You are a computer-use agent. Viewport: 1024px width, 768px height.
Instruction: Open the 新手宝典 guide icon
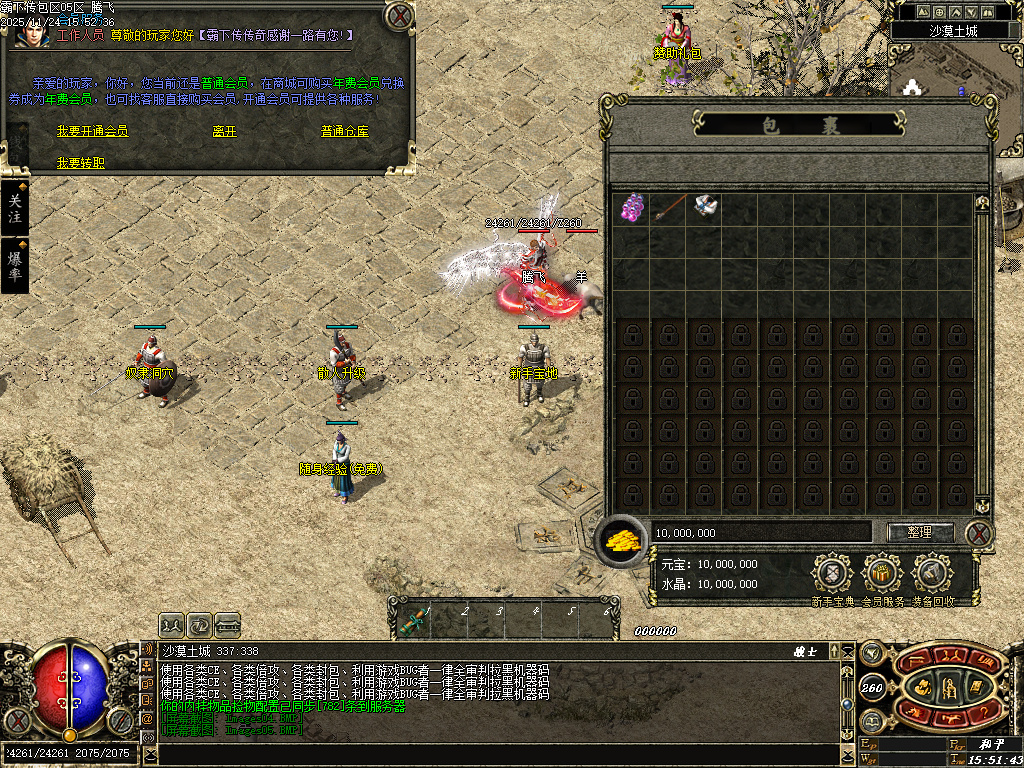pos(832,574)
